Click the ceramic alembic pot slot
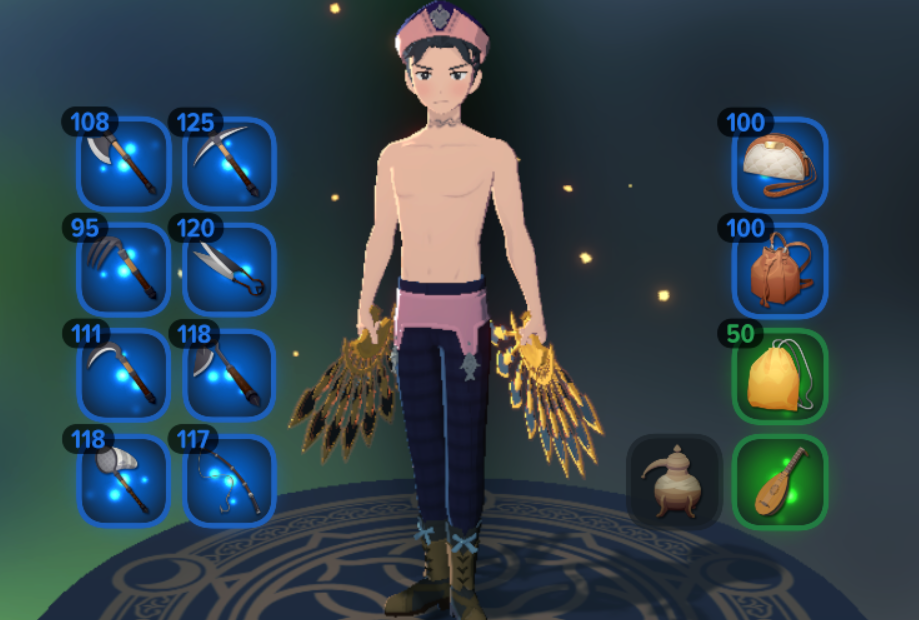The height and width of the screenshot is (620, 919). tap(675, 481)
